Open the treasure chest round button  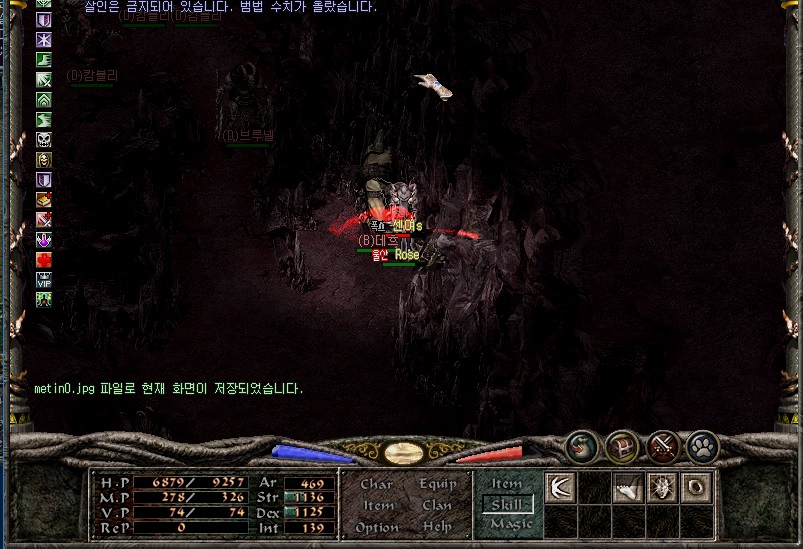coord(622,447)
